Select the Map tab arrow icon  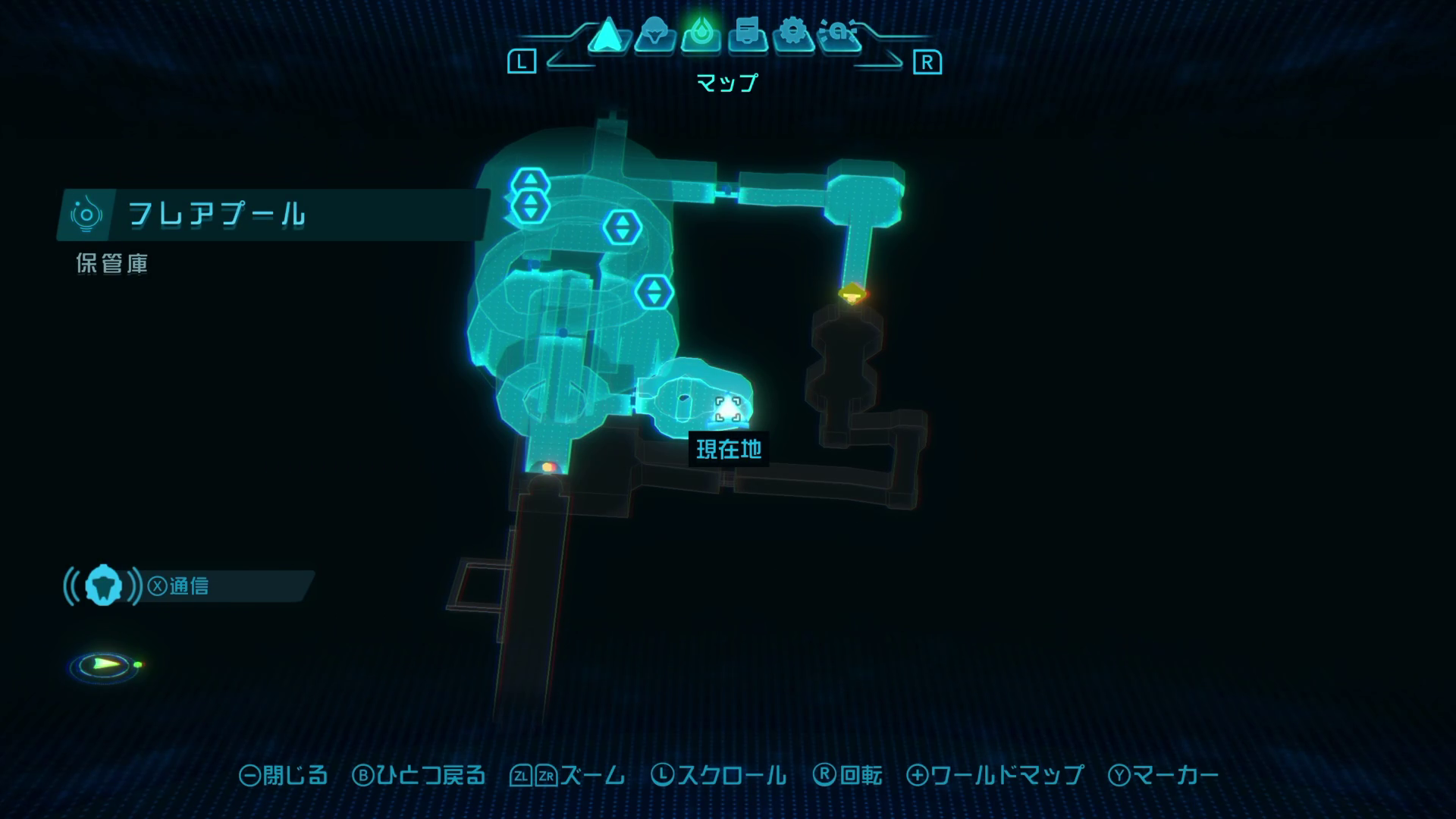[x=606, y=36]
